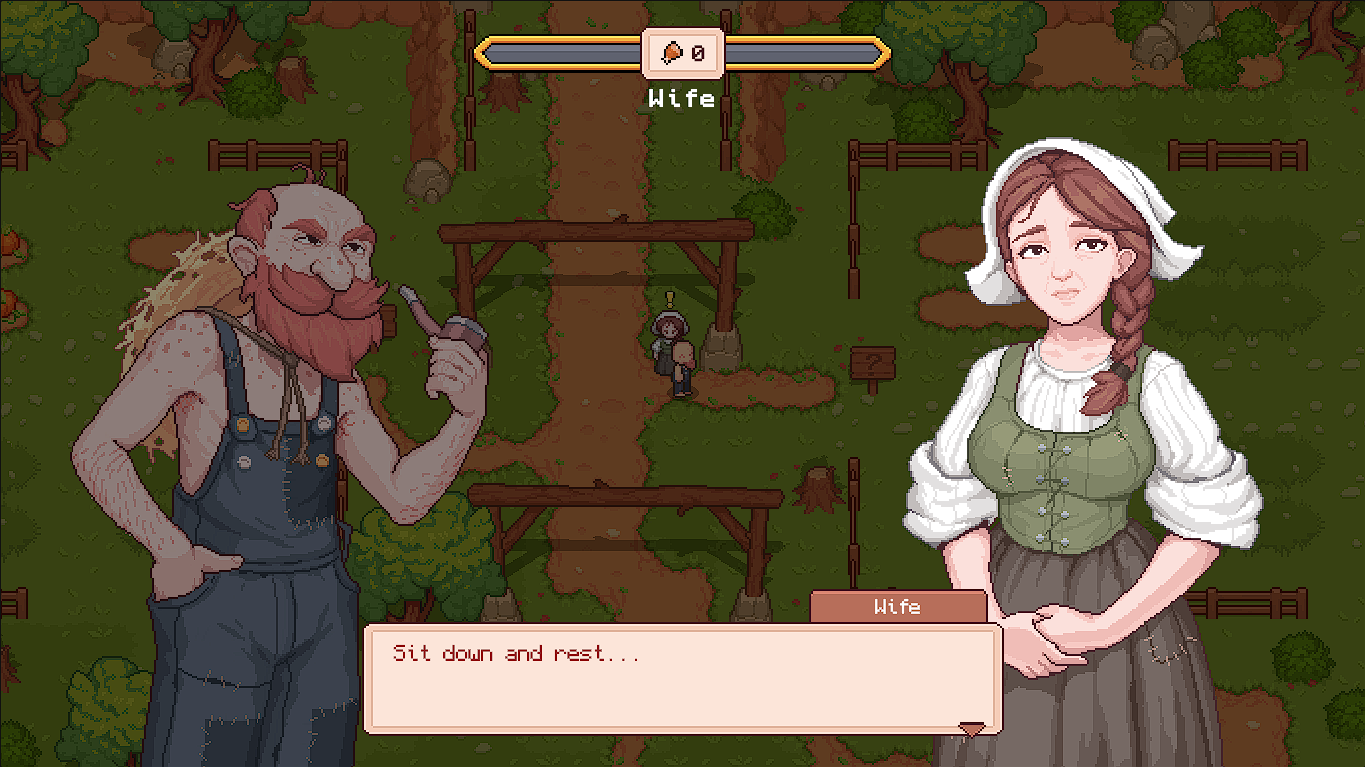This screenshot has width=1365, height=767.
Task: Click the acorn icon in the counter
Action: point(671,53)
